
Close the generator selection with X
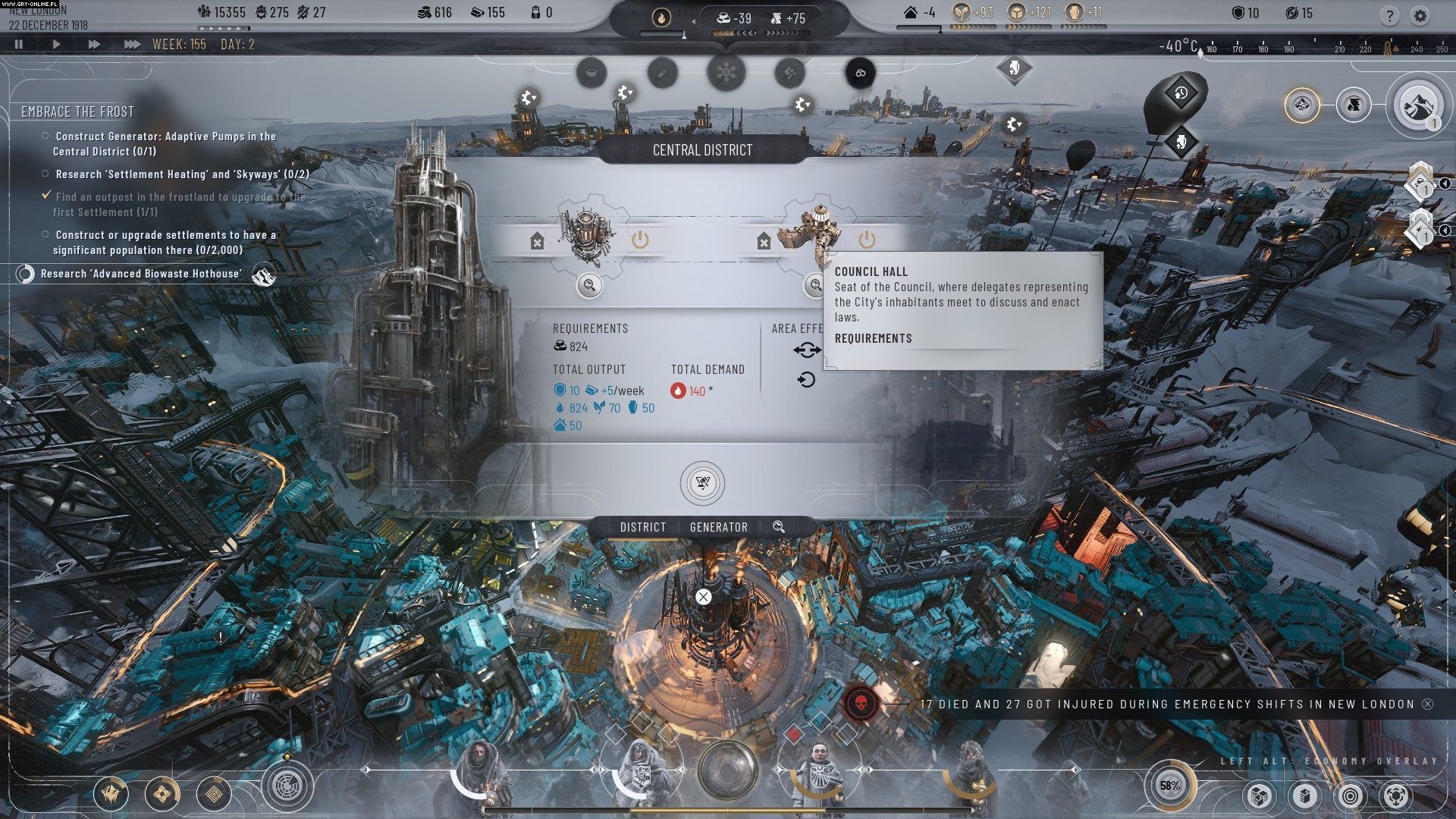pos(704,597)
